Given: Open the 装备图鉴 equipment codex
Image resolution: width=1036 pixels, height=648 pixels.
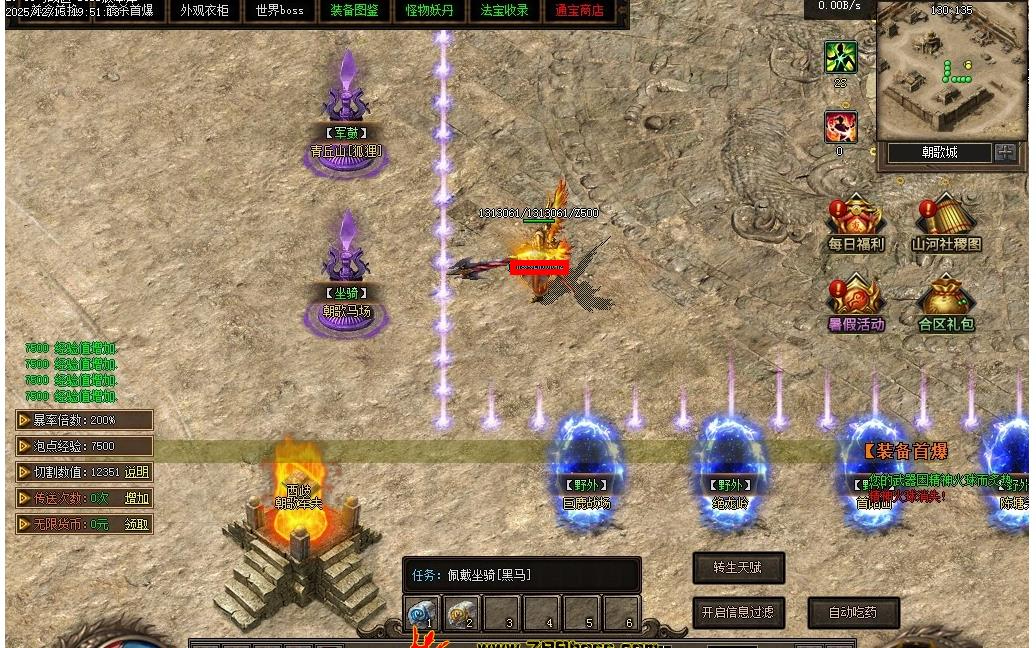Looking at the screenshot, I should 354,11.
